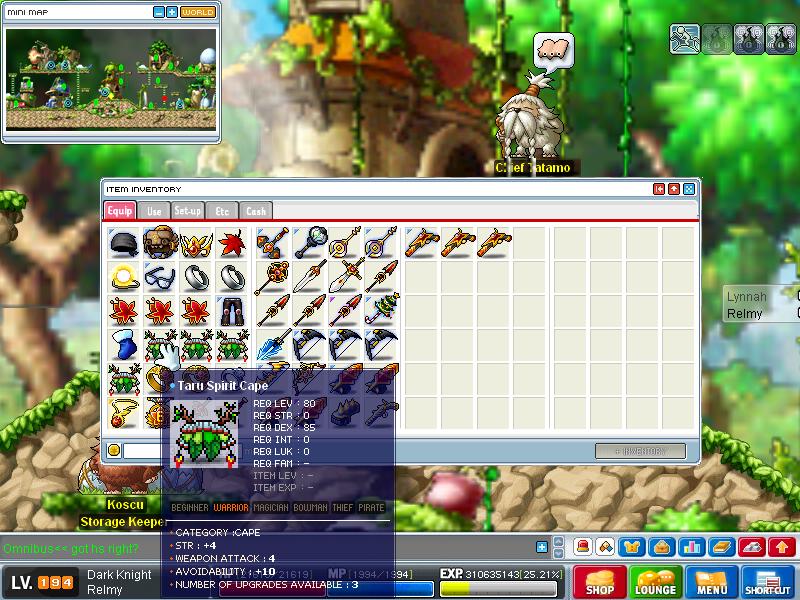
Task: Open the Cash Shop button
Action: tap(600, 583)
